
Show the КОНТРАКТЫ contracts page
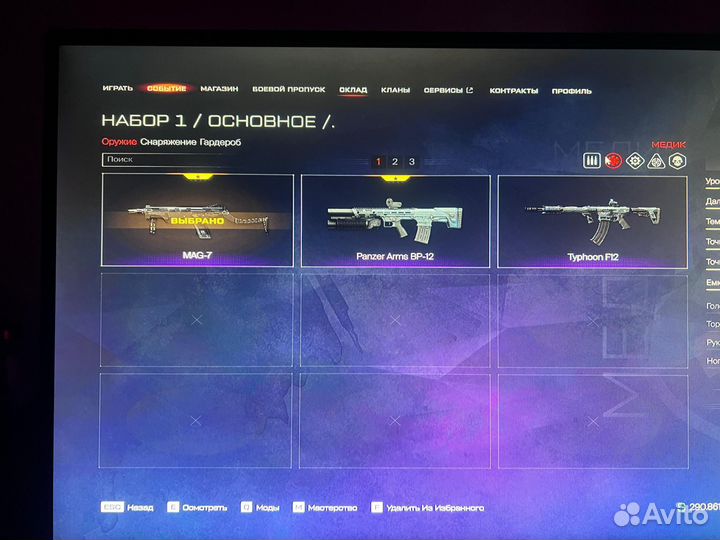click(x=514, y=91)
